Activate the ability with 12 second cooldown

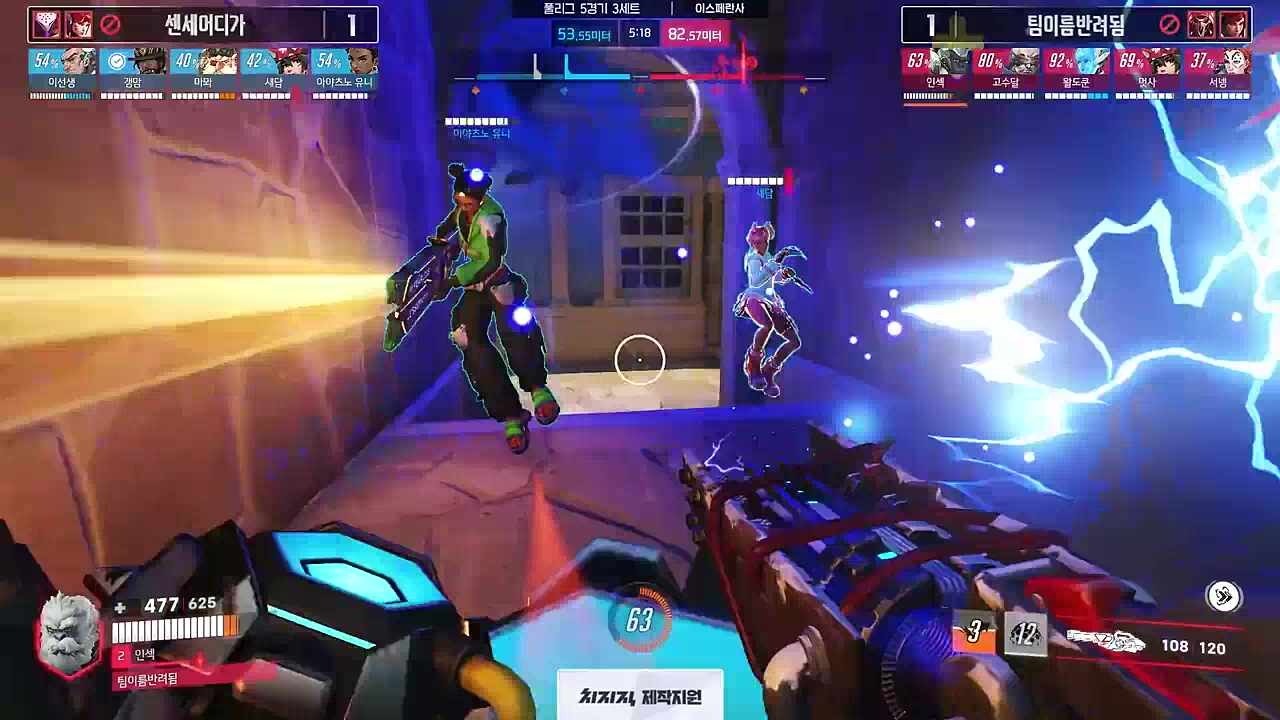(1025, 634)
